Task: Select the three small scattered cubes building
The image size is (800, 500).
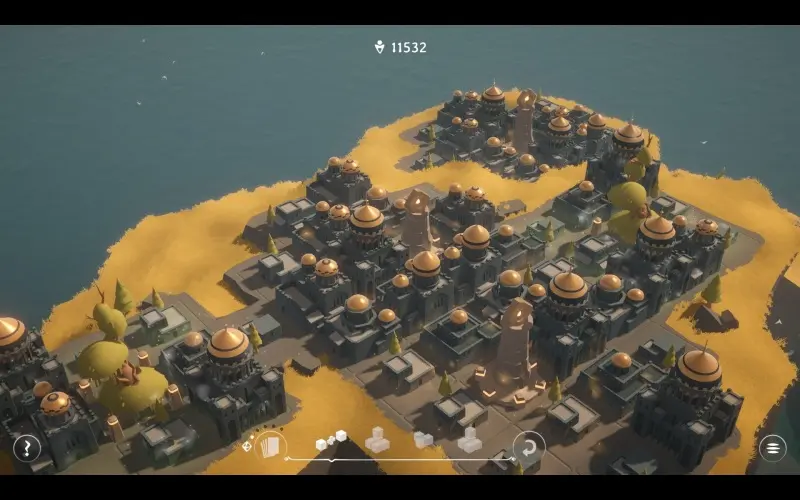Action: click(331, 440)
